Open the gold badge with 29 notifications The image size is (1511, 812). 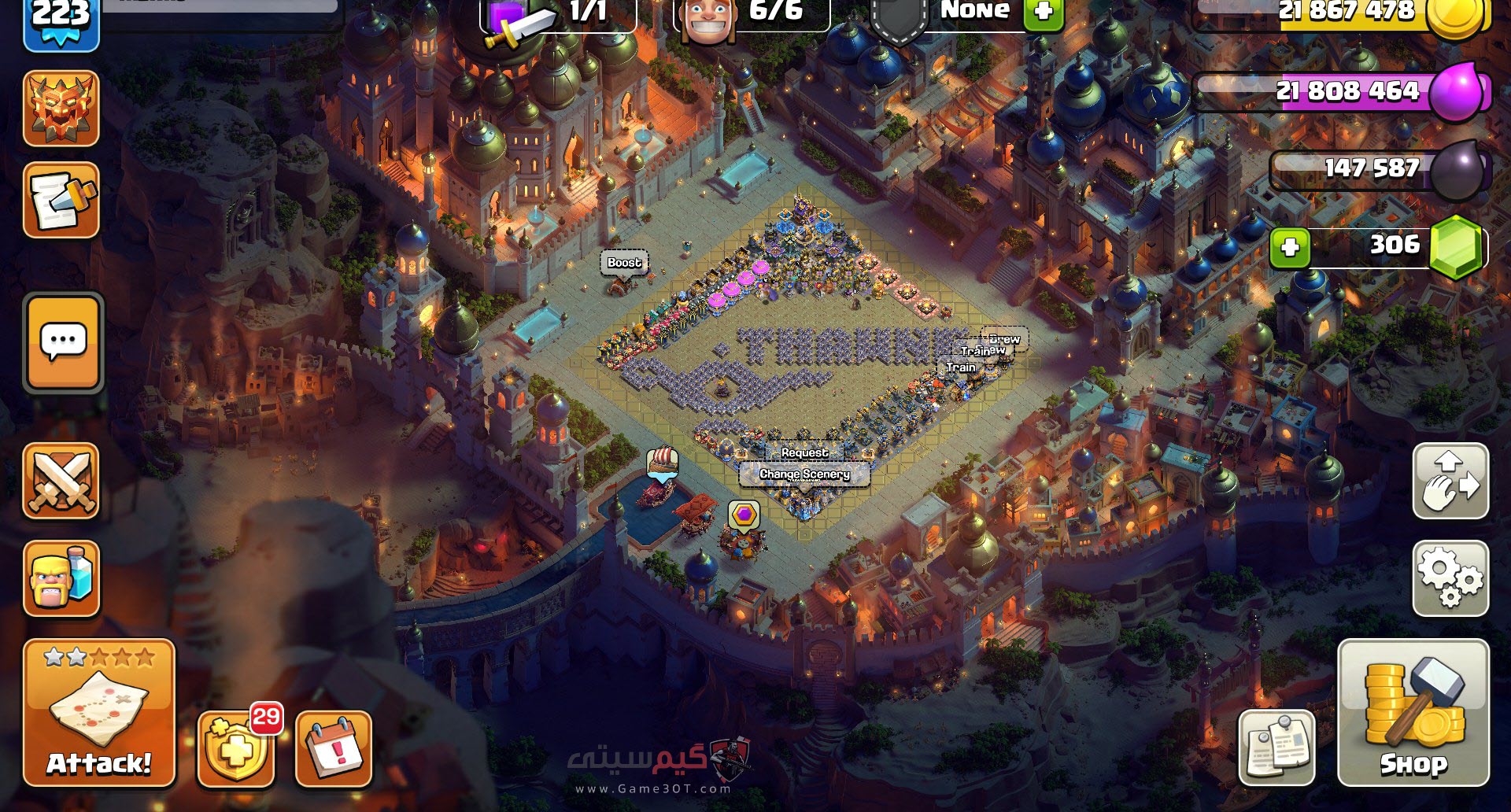pos(236,748)
